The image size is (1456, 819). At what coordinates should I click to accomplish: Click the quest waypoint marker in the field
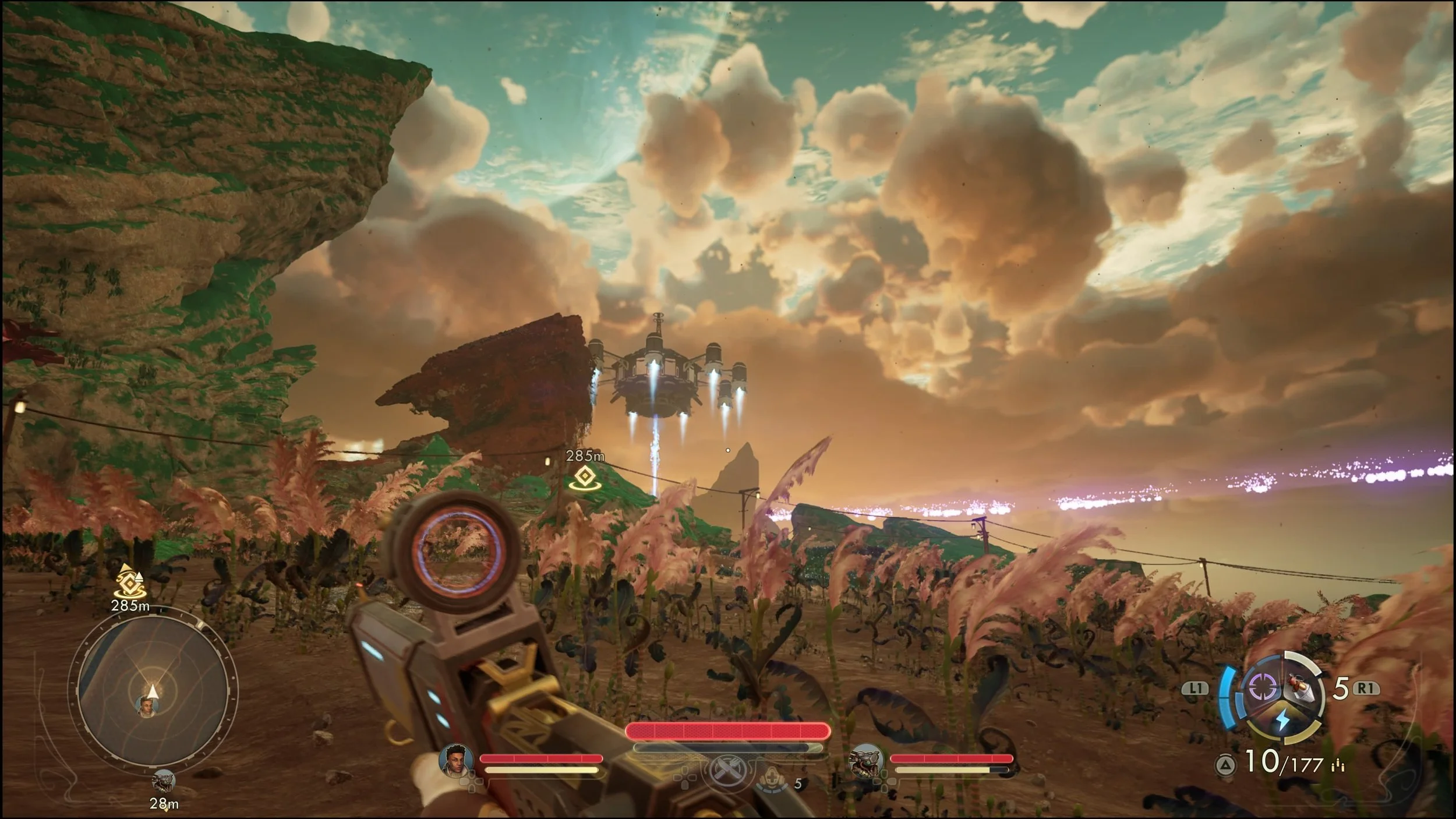(584, 478)
